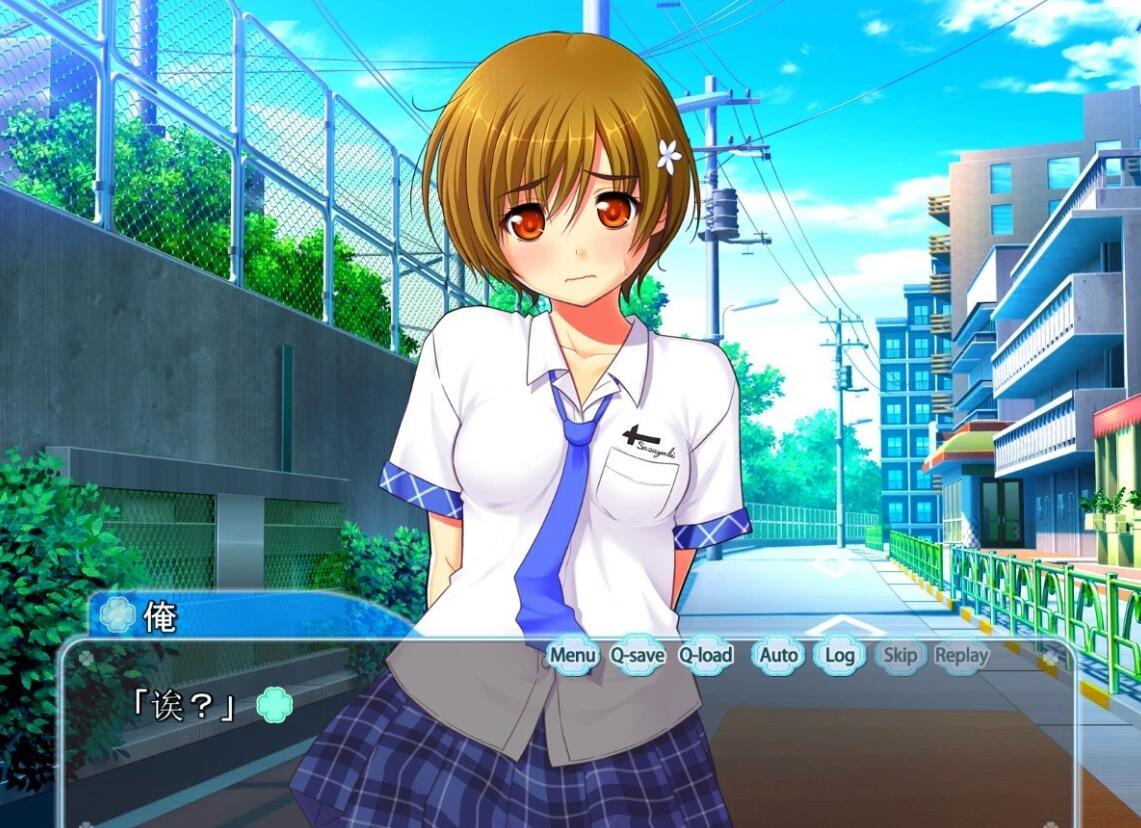The width and height of the screenshot is (1141, 828).
Task: Load the quick save via Q-load
Action: [x=705, y=656]
